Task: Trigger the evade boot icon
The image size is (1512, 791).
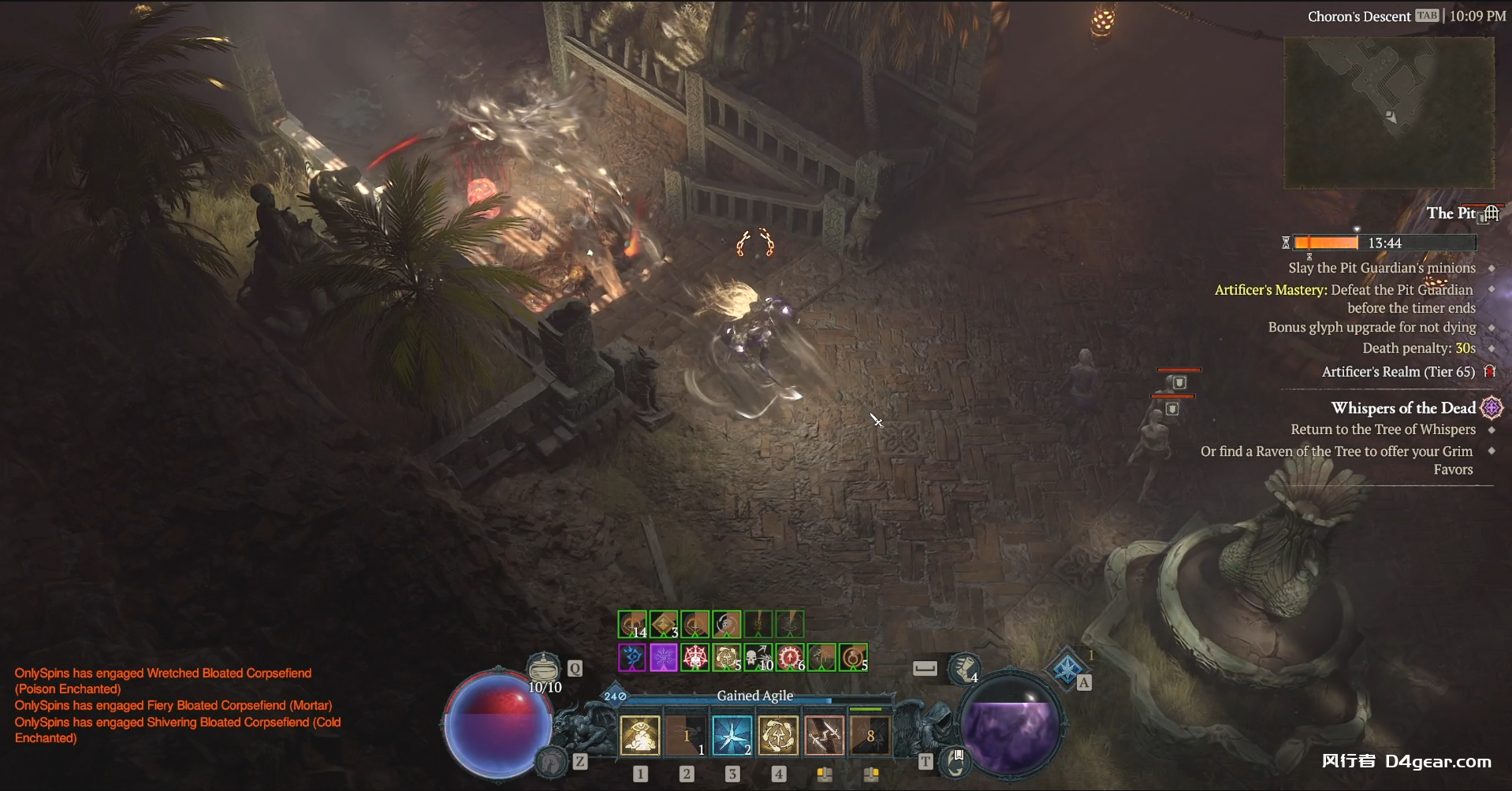Action: click(x=963, y=670)
